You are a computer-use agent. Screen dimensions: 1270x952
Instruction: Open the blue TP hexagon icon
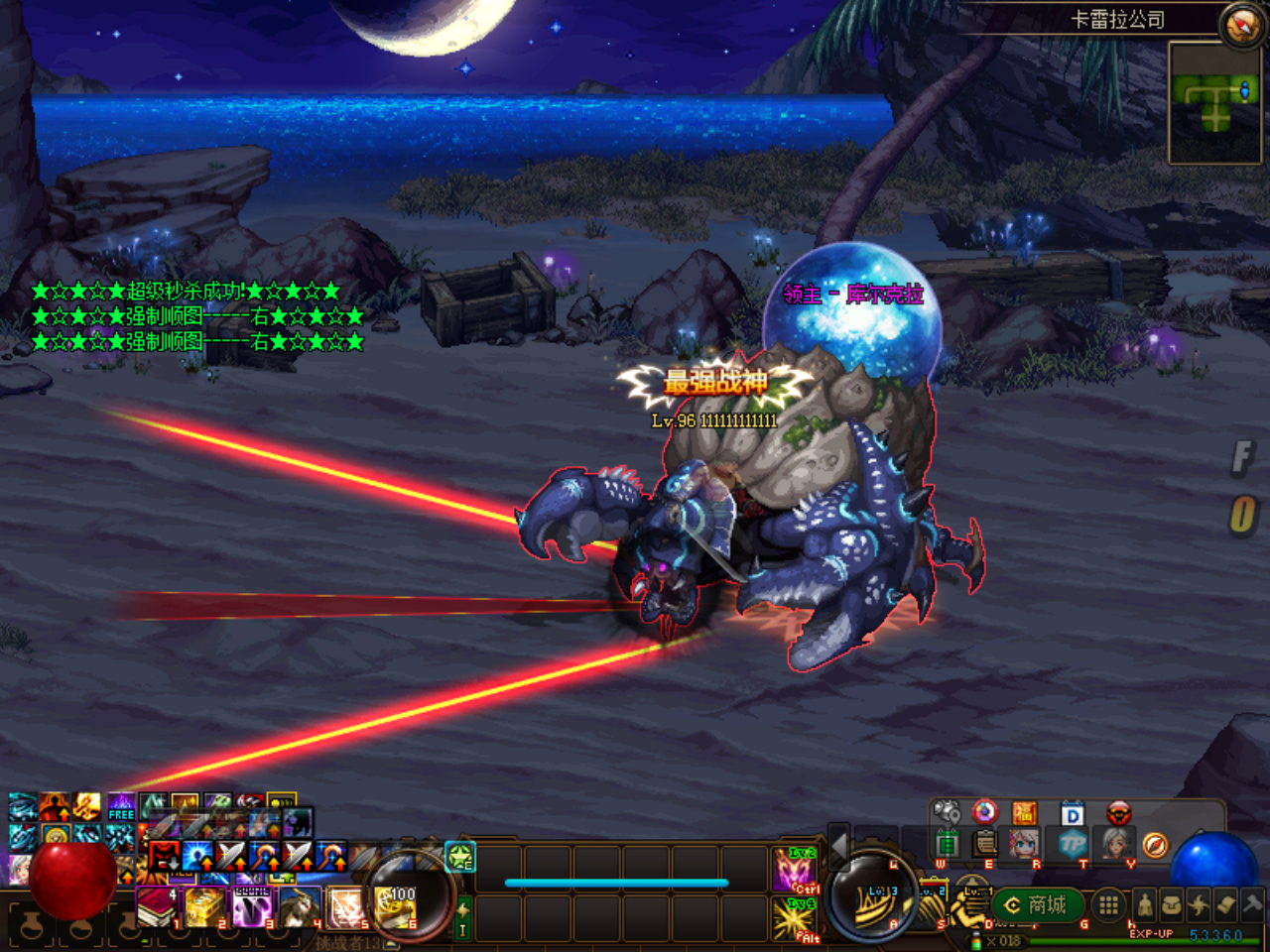1073,844
